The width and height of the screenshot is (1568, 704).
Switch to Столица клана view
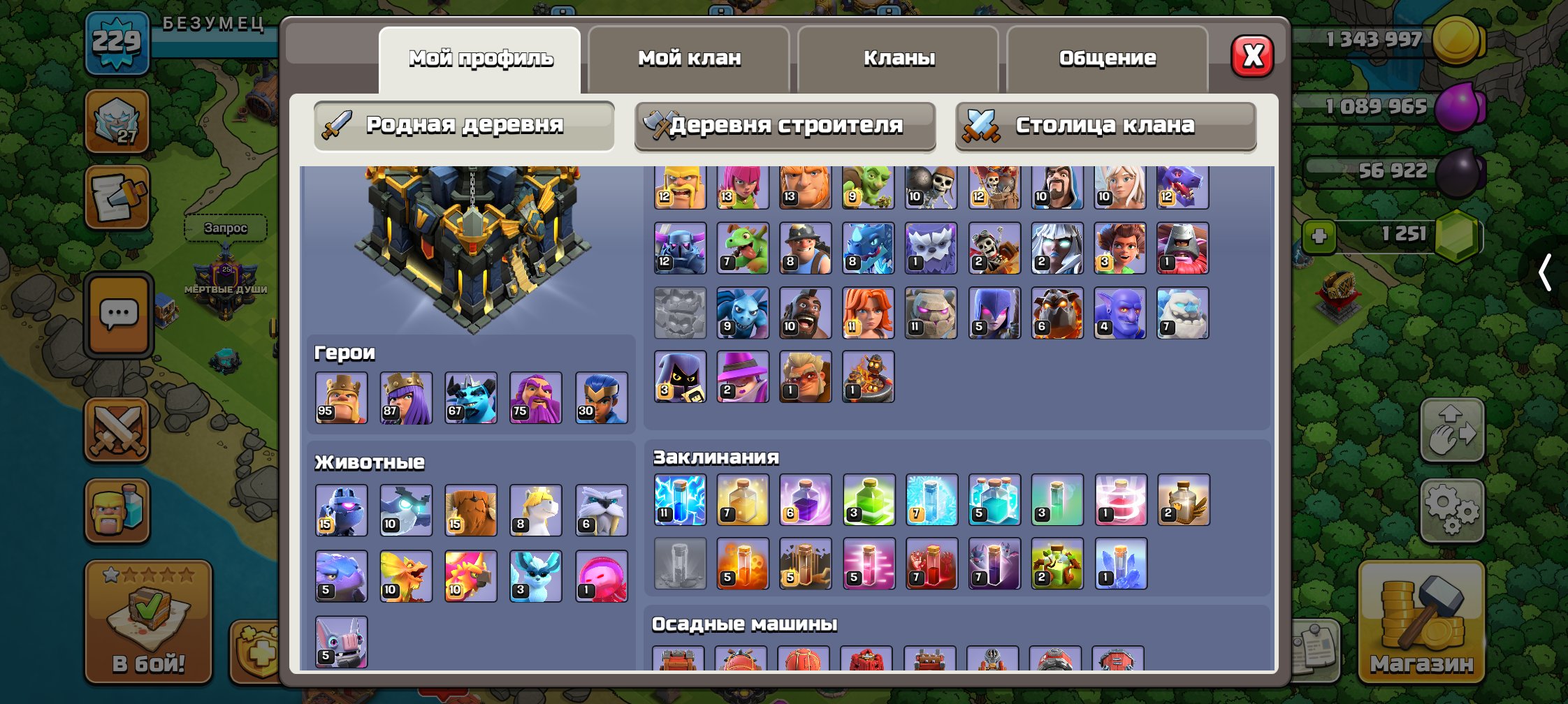(1105, 126)
